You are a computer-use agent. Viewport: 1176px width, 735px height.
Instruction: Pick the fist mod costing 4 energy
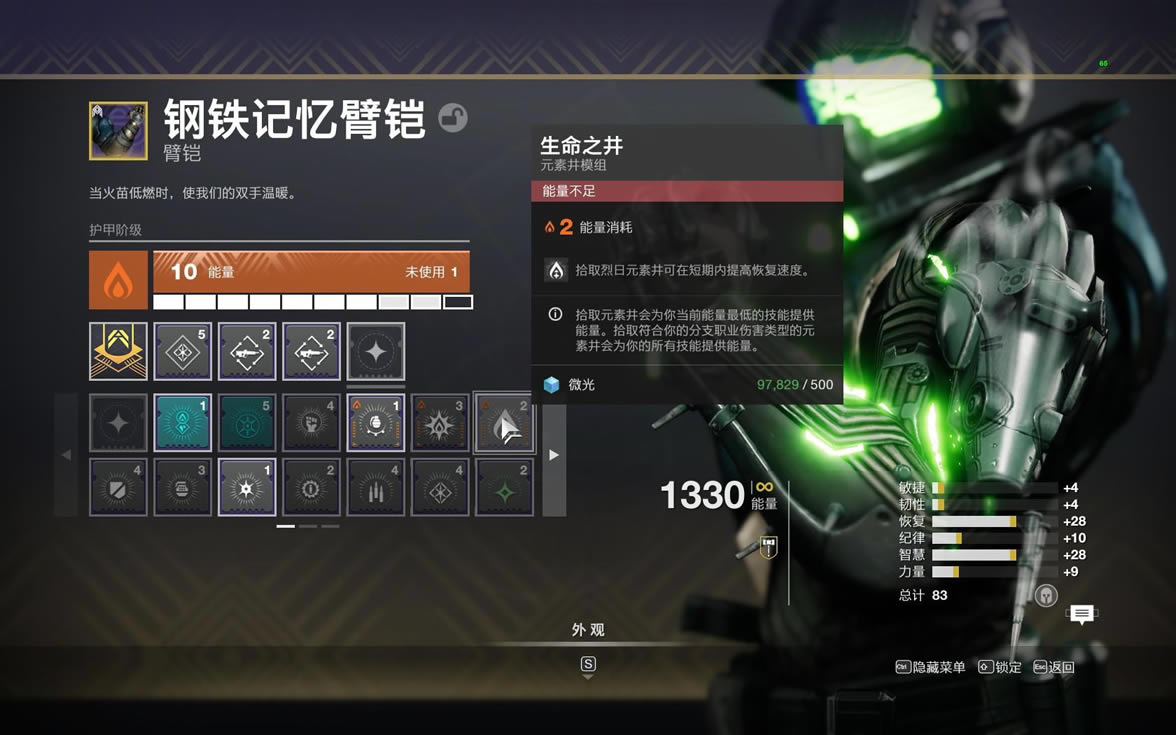[311, 423]
